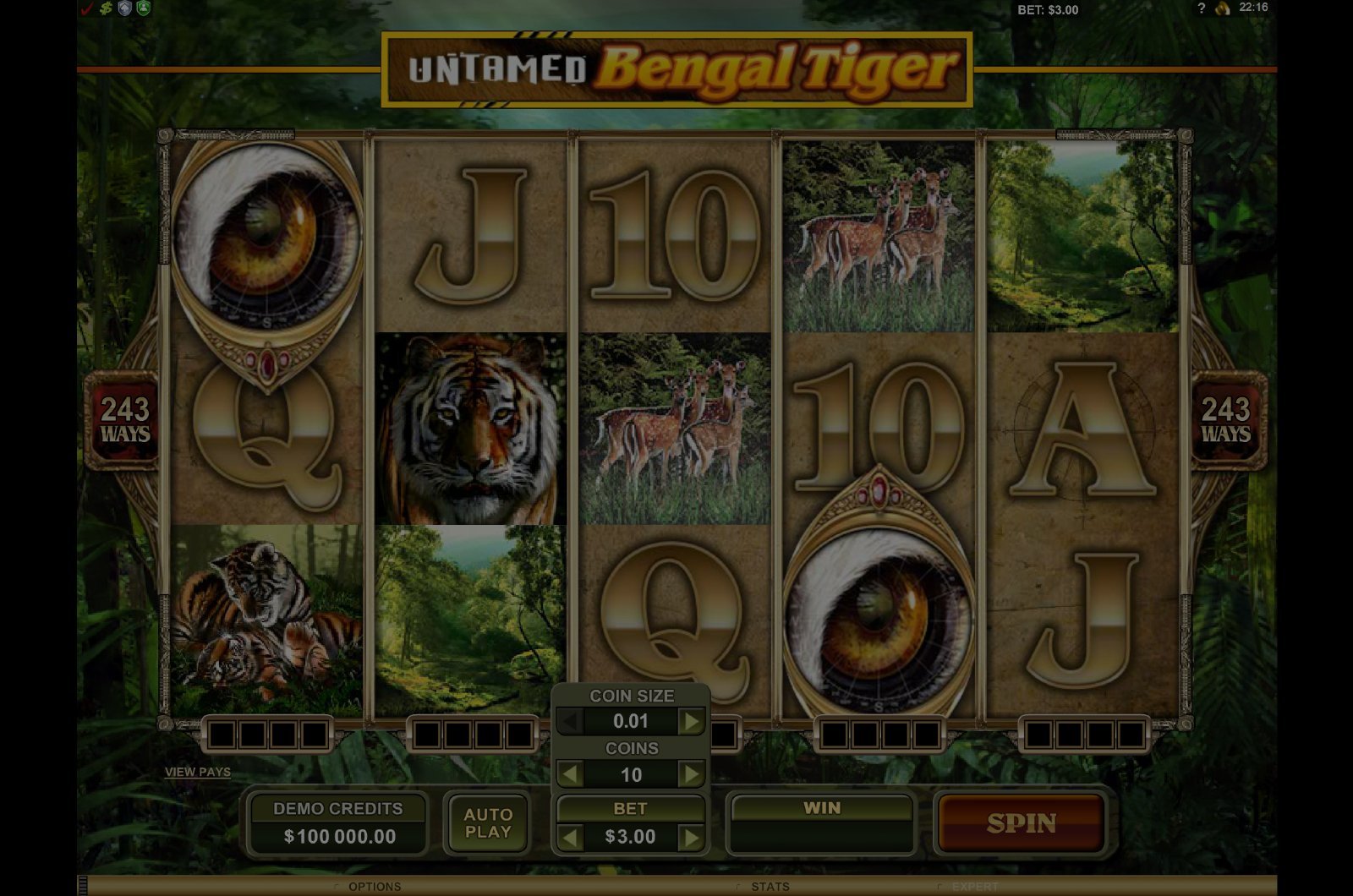Increase the $3.00 bet amount

tap(692, 838)
